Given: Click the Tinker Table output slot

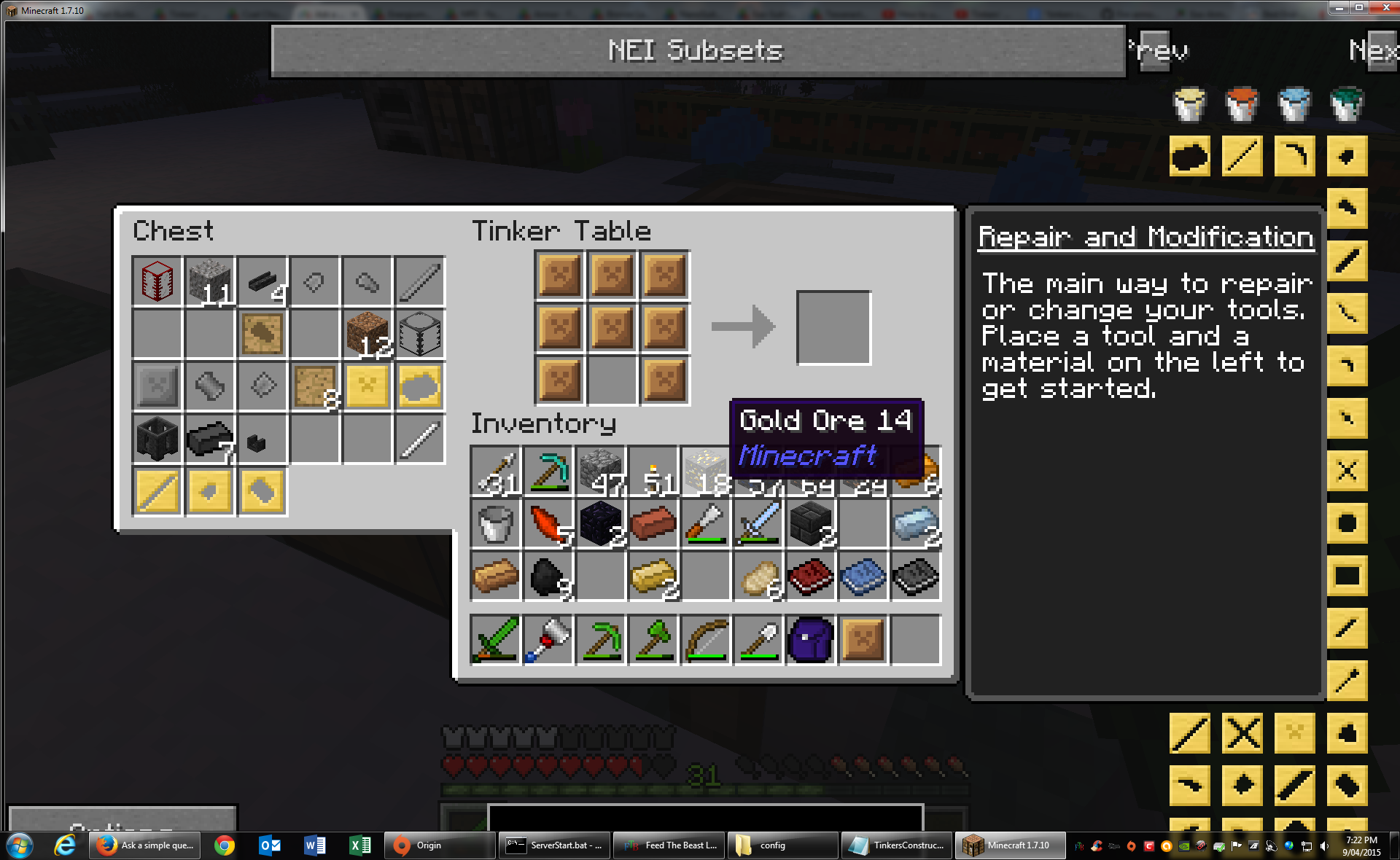Looking at the screenshot, I should 833,327.
